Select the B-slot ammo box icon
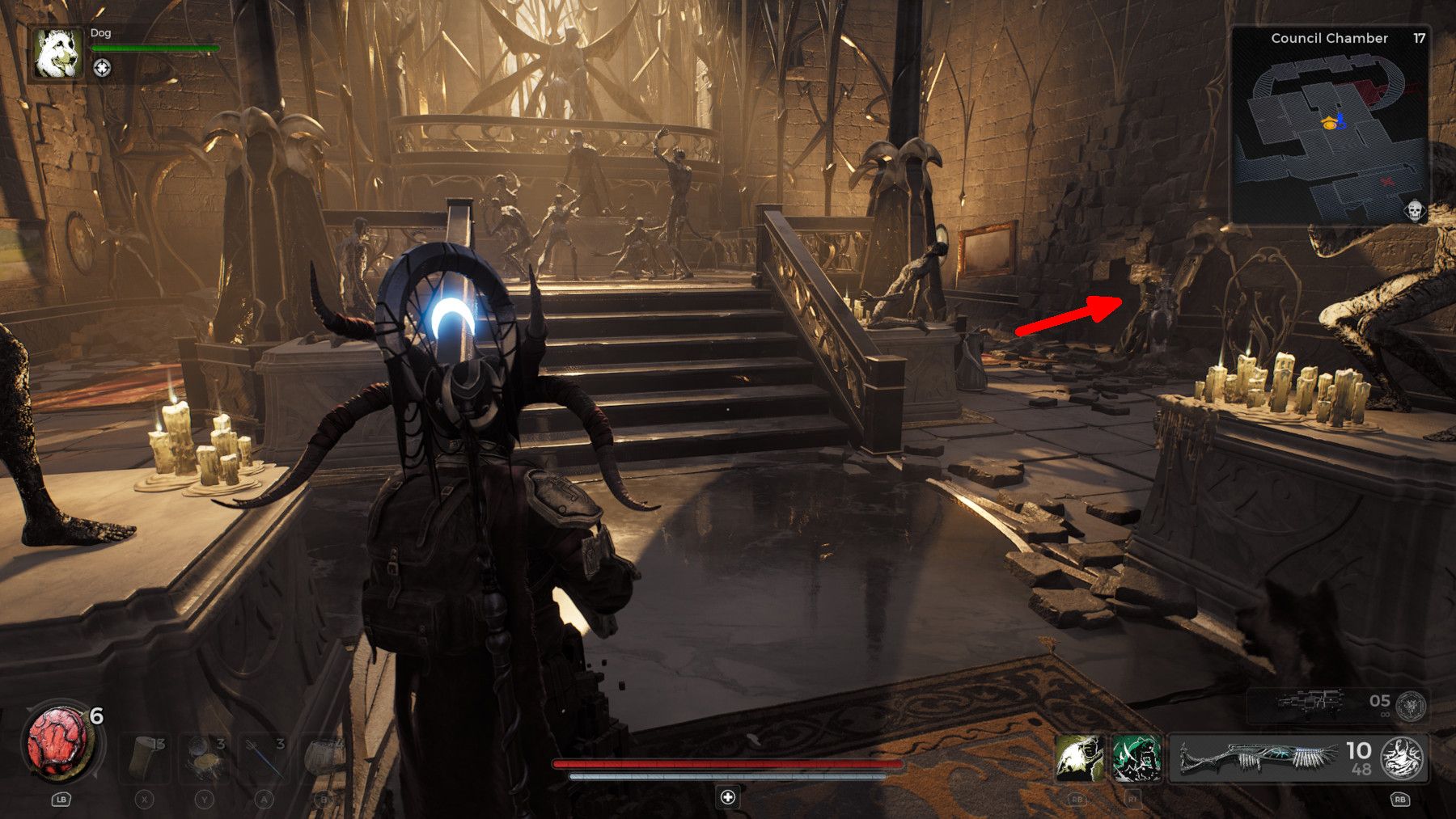The image size is (1456, 819). coord(324,757)
